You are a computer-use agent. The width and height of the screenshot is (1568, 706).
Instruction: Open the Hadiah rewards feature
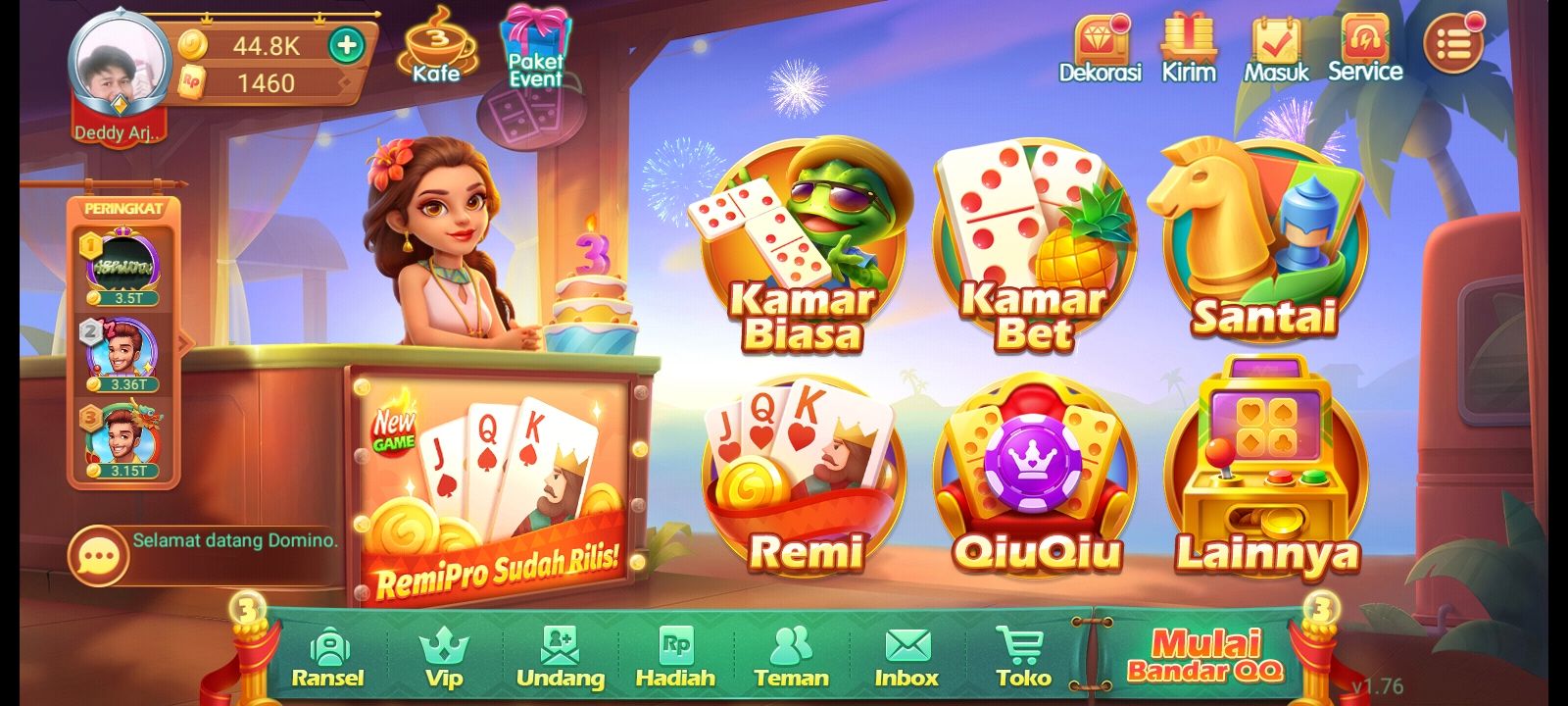tap(678, 647)
